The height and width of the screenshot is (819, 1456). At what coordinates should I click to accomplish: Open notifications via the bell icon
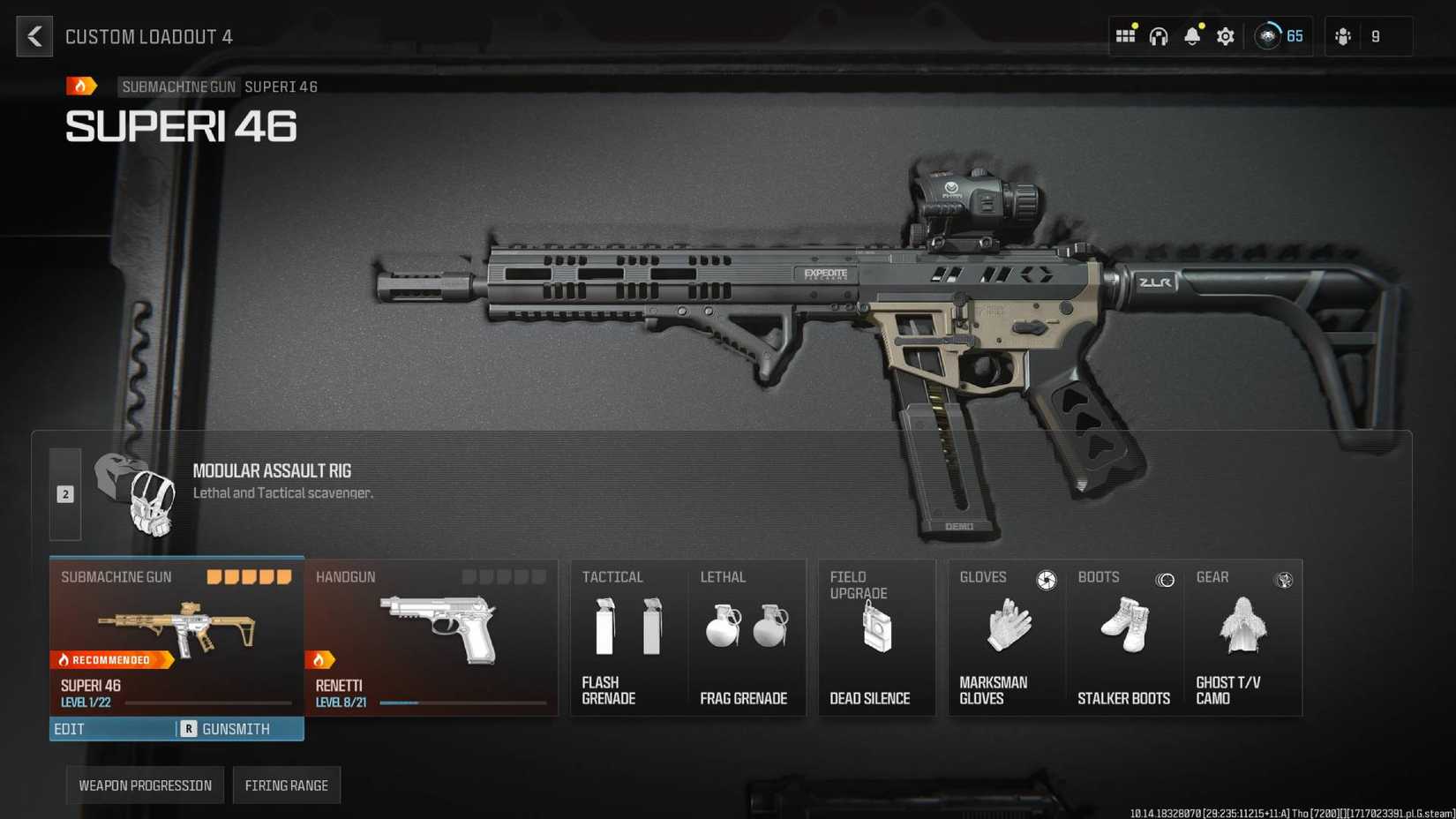click(1191, 36)
